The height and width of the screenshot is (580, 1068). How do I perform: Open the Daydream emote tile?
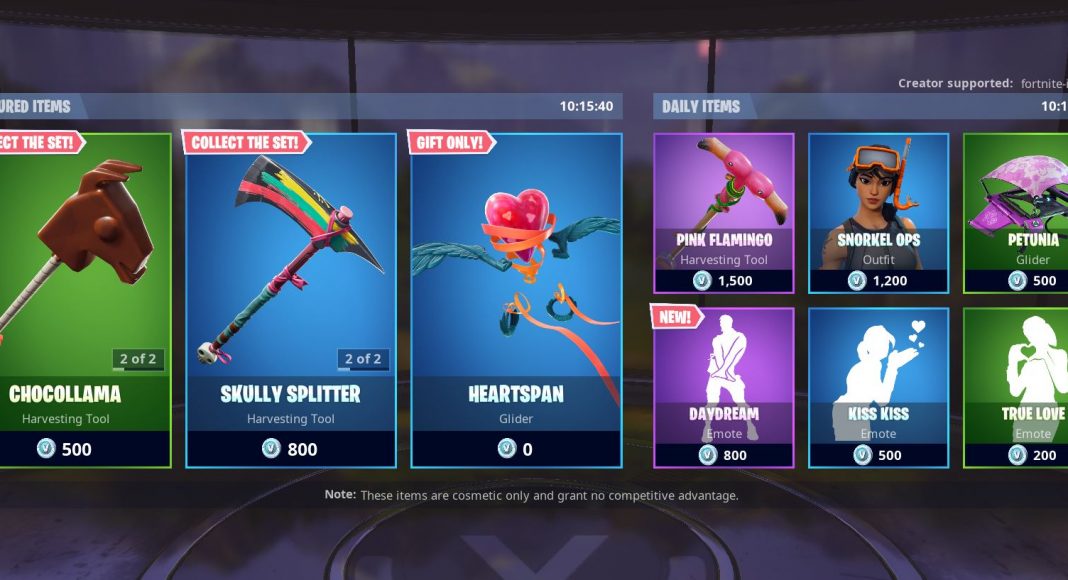[724, 387]
